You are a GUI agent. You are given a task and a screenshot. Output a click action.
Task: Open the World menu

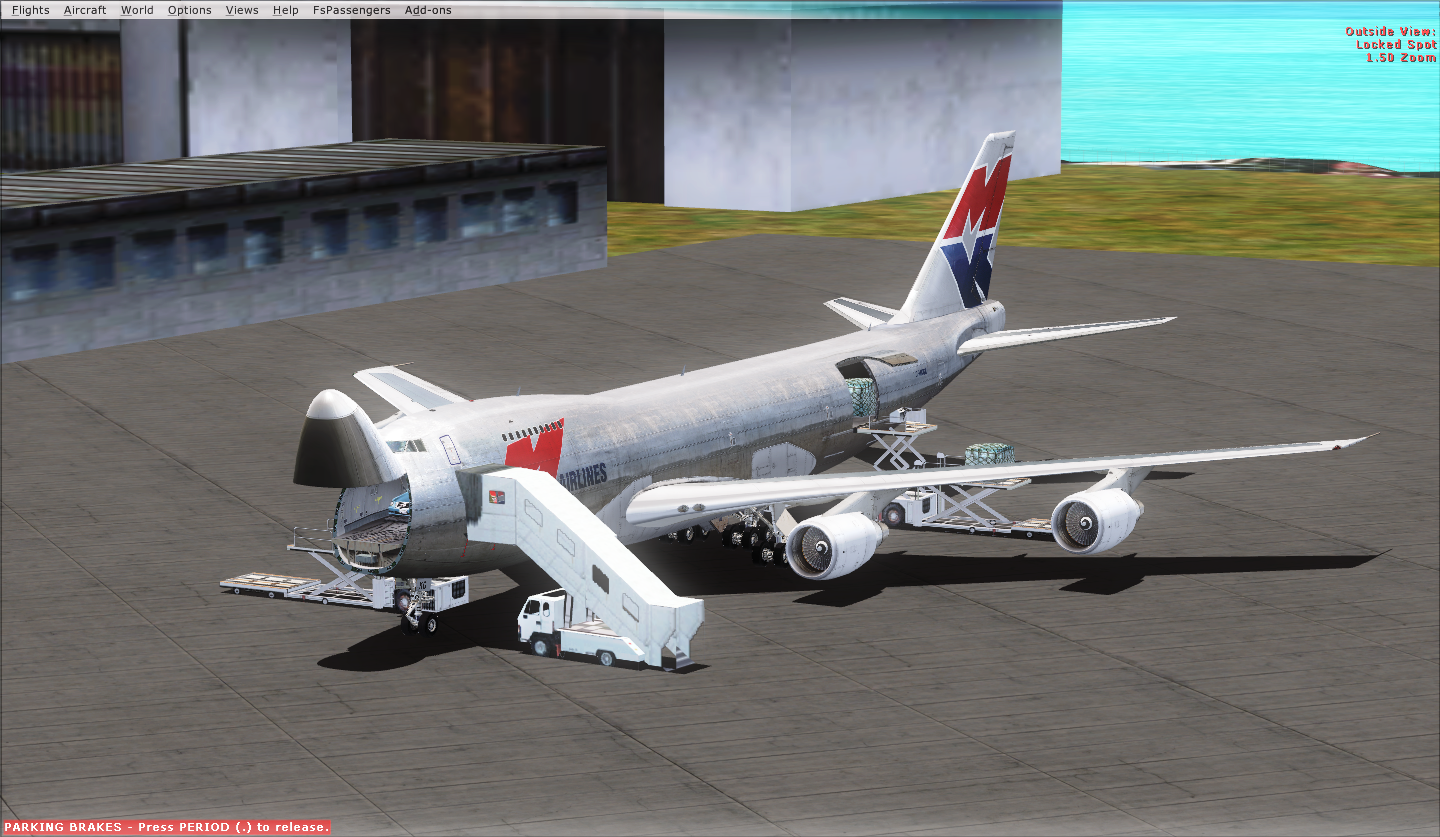(137, 10)
